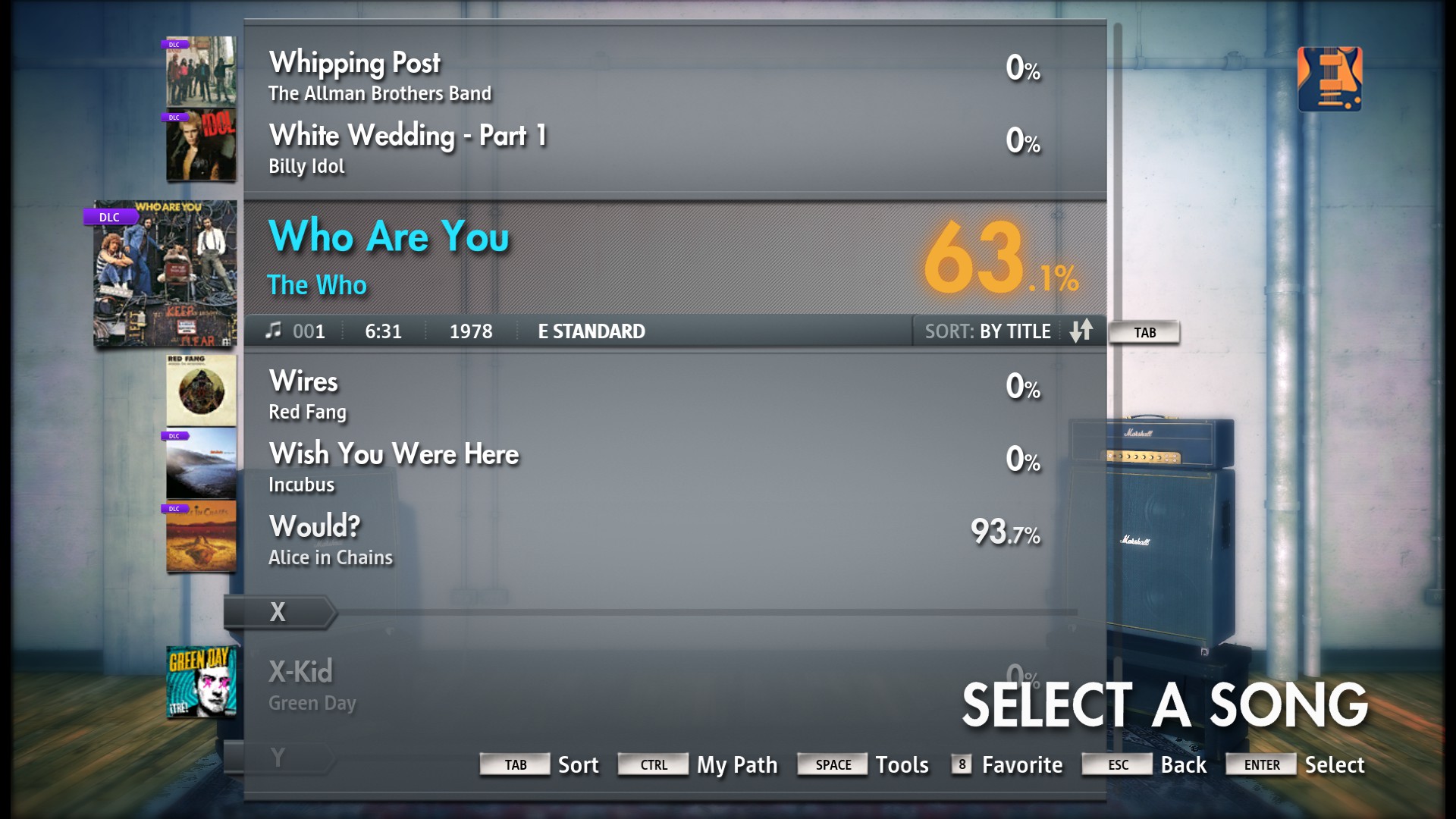Screen dimensions: 1456x819
Task: Click the Green Day TRE album thumbnail
Action: [x=199, y=682]
